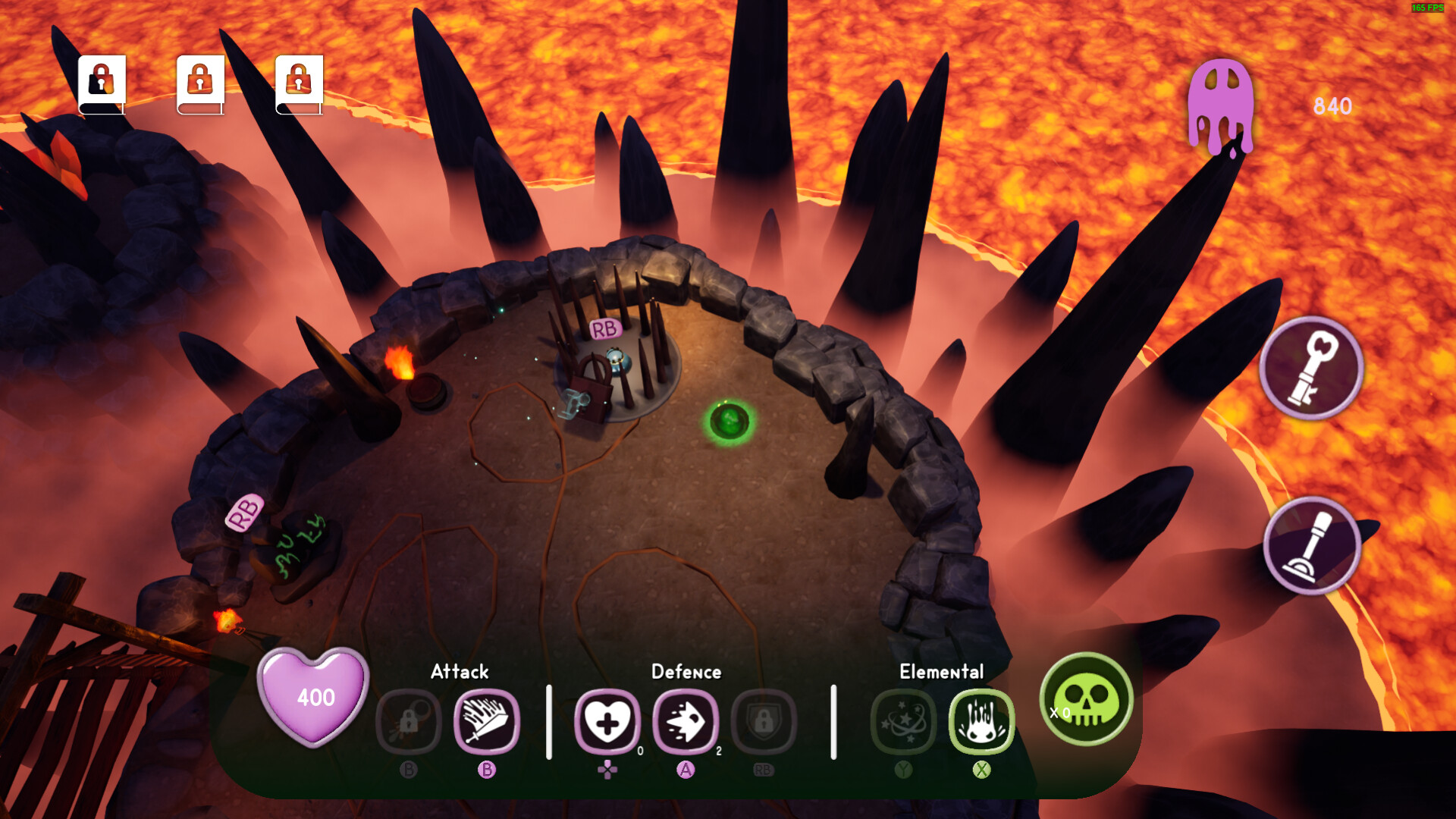Viewport: 1456px width, 819px height.
Task: Select the key icon button
Action: point(1312,369)
